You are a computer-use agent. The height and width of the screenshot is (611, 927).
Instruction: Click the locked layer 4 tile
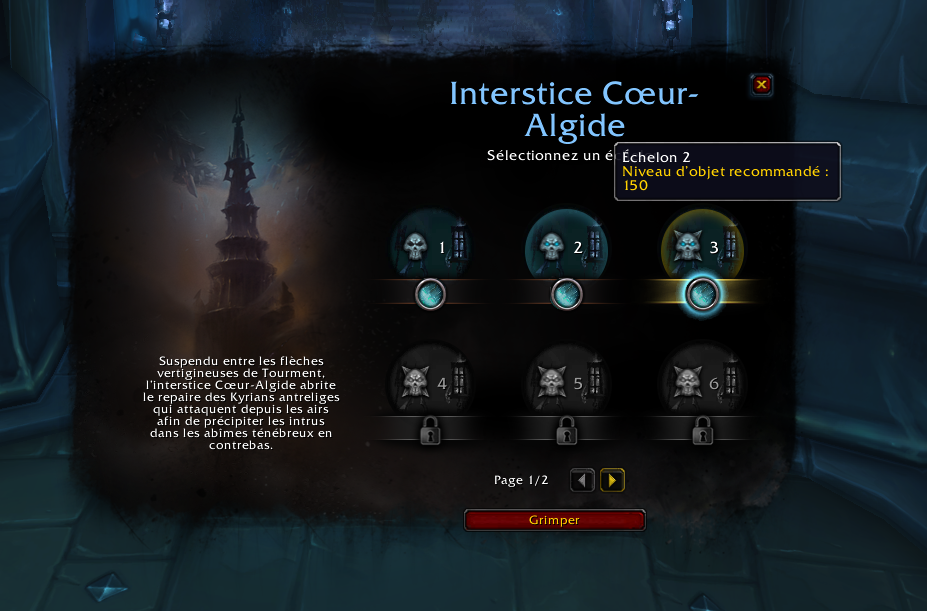[x=430, y=383]
